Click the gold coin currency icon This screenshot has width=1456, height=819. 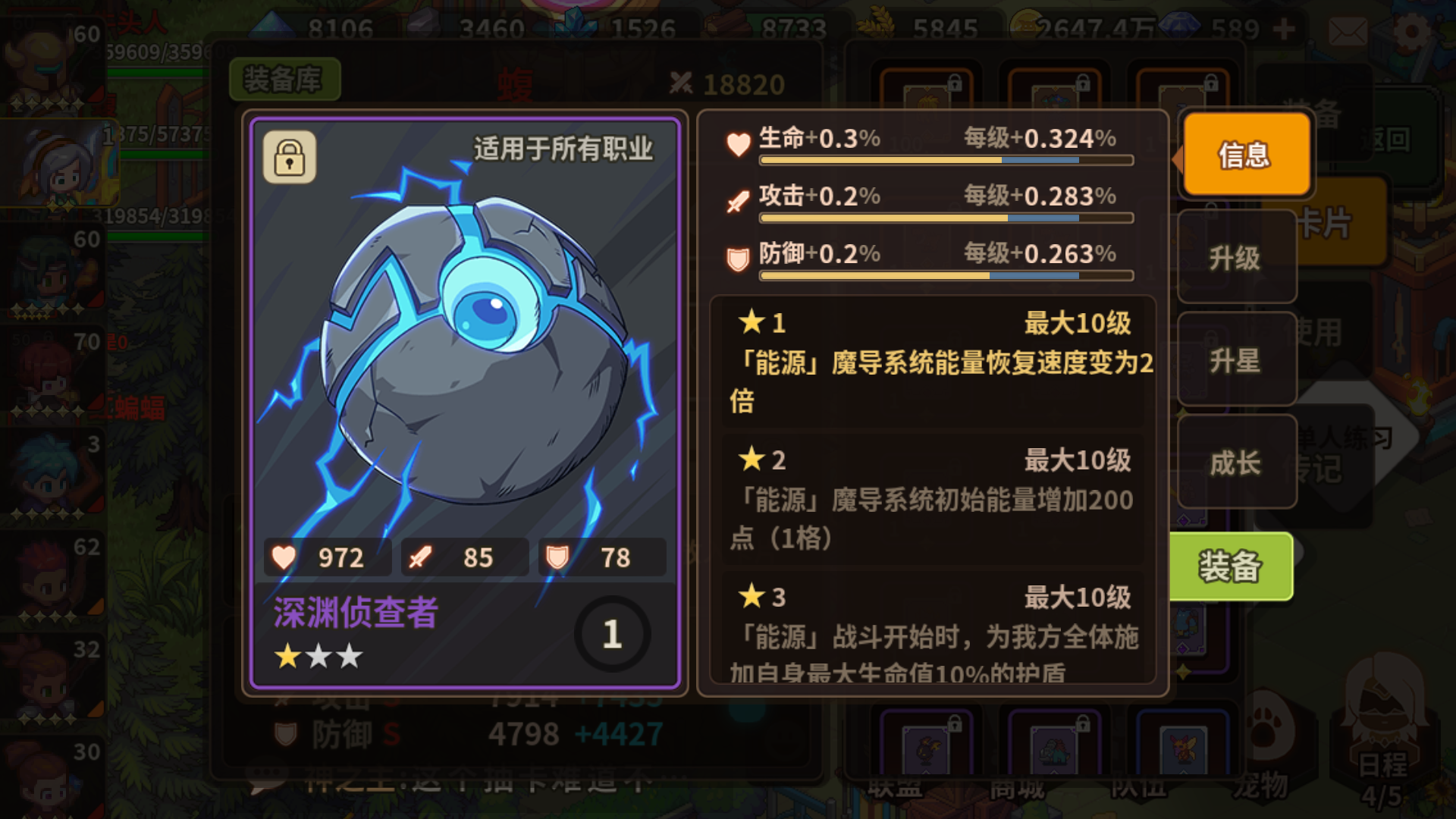pyautogui.click(x=1027, y=26)
